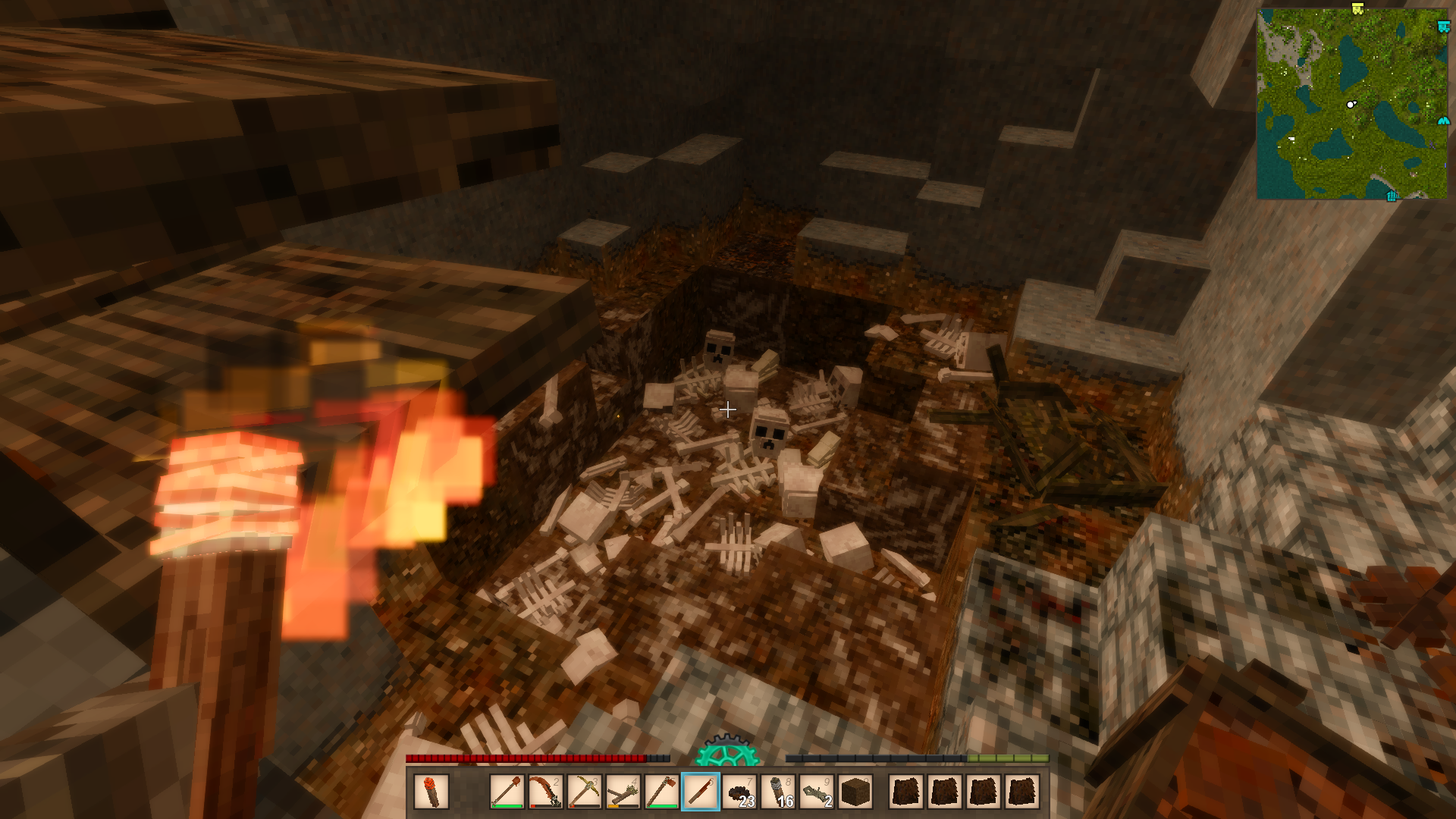1456x819 pixels.
Task: Click the white player marker on the minimap
Action: tap(1351, 104)
